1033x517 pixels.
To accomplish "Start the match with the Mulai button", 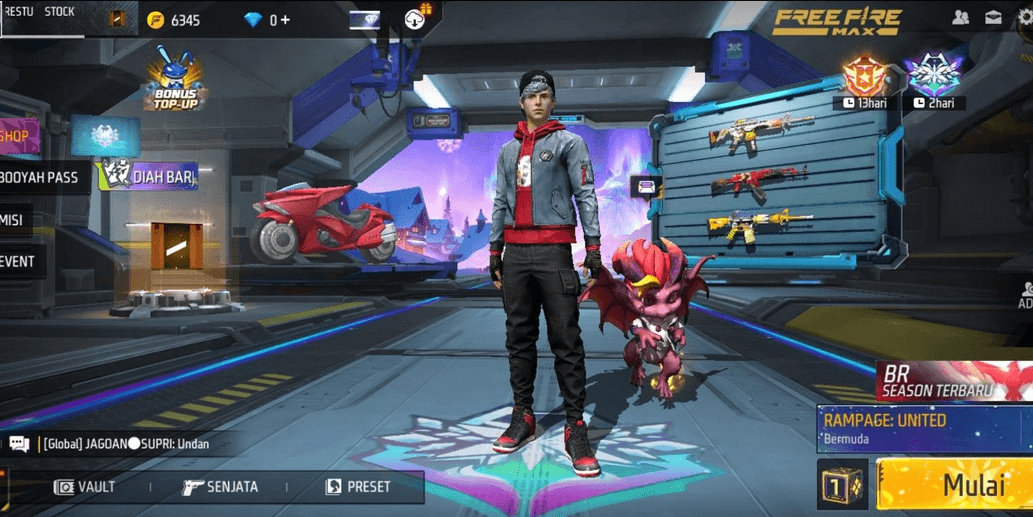I will point(953,485).
